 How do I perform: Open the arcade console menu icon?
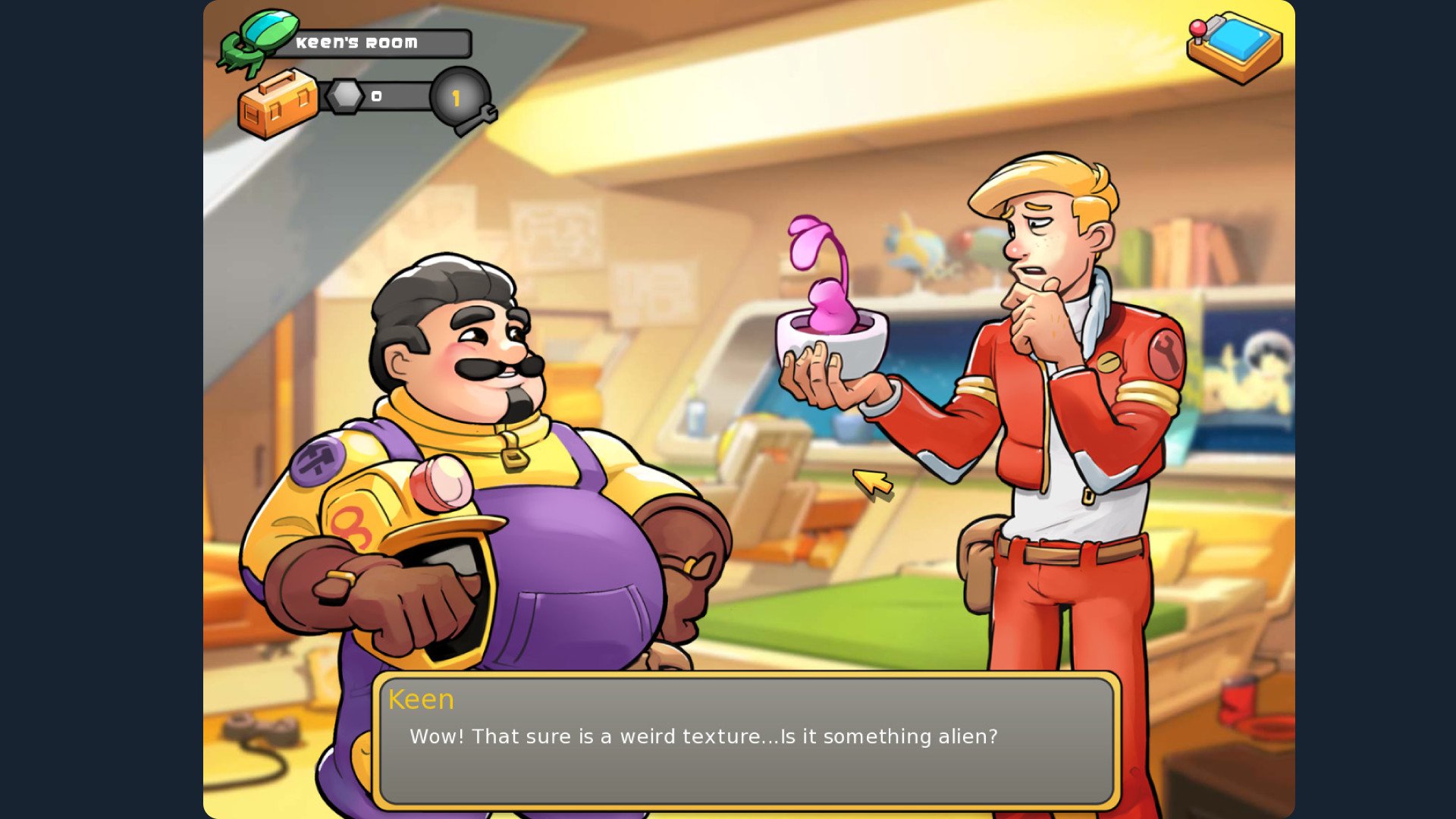tap(1235, 47)
